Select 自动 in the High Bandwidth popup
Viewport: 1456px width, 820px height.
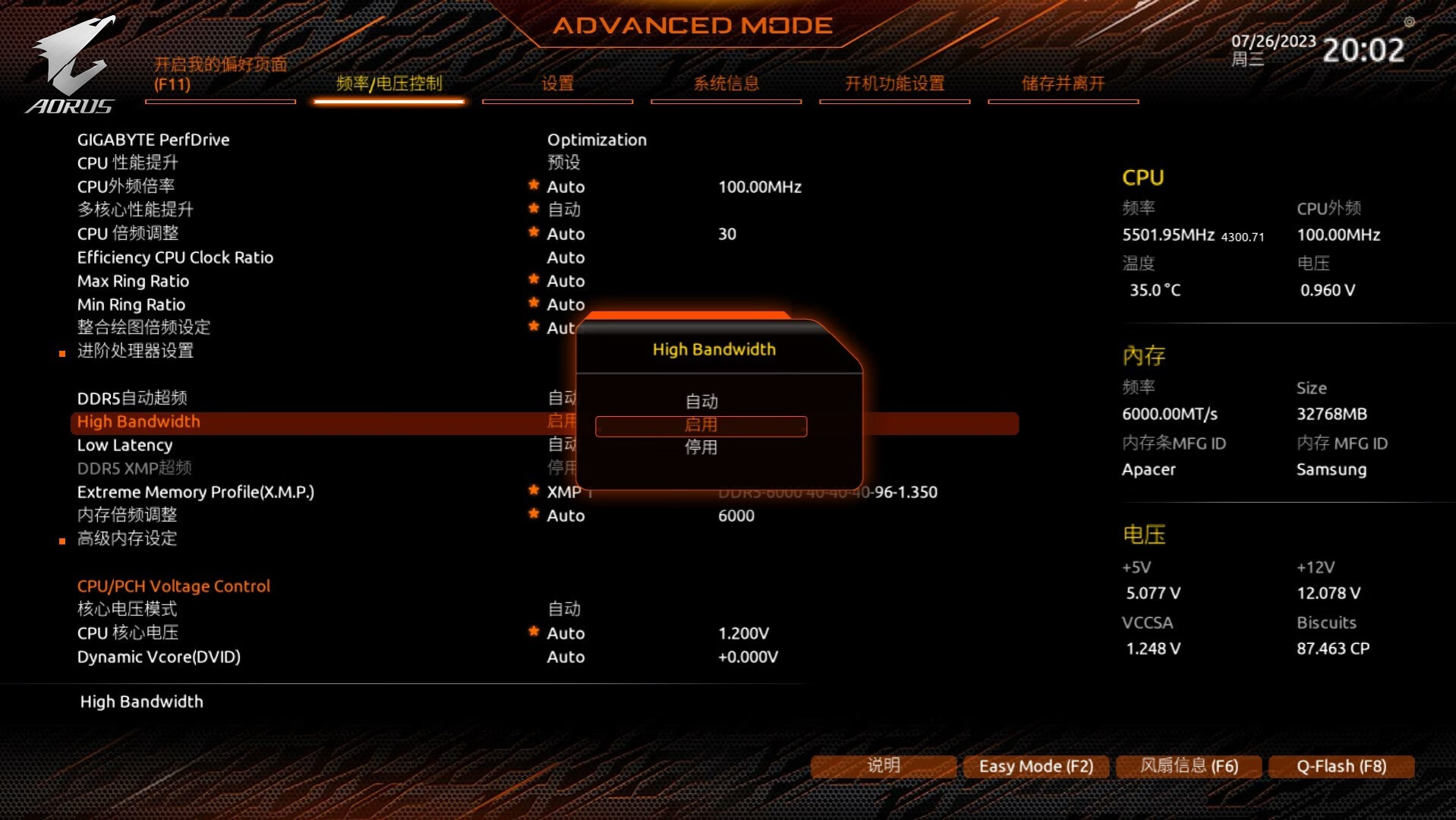(x=701, y=401)
